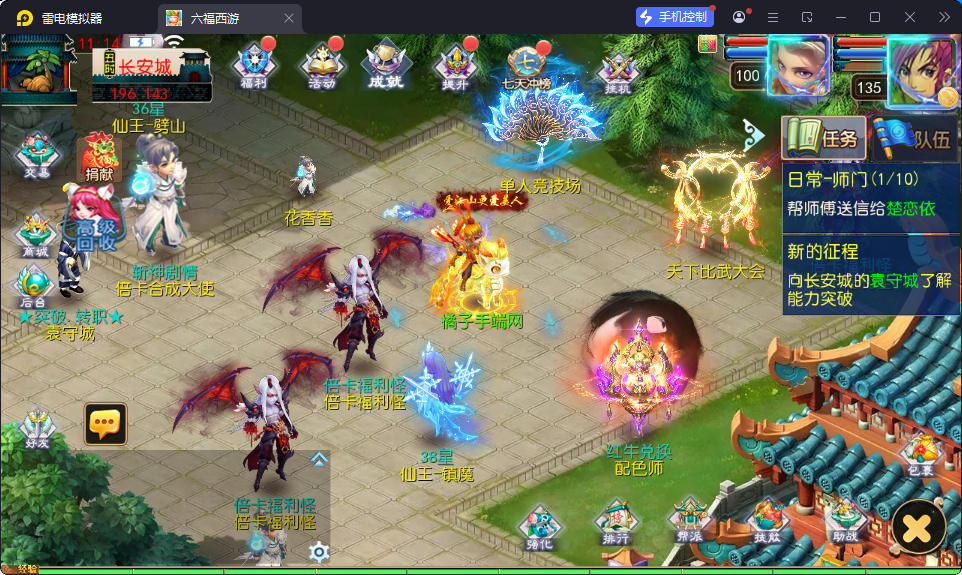The height and width of the screenshot is (575, 962).
Task: Open the 提升 upgrade icon
Action: point(455,67)
